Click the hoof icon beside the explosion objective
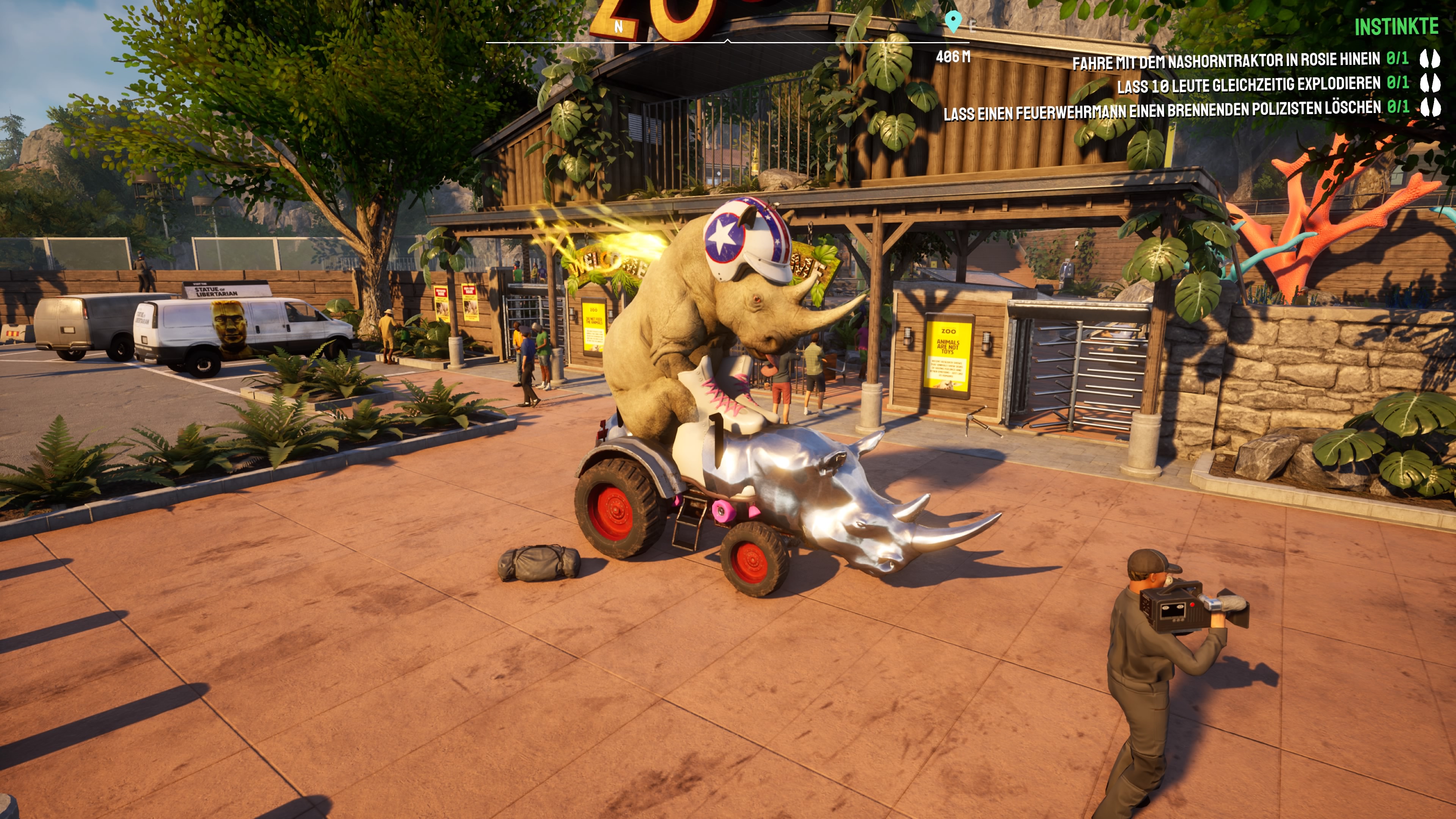The width and height of the screenshot is (1456, 819). [1431, 84]
